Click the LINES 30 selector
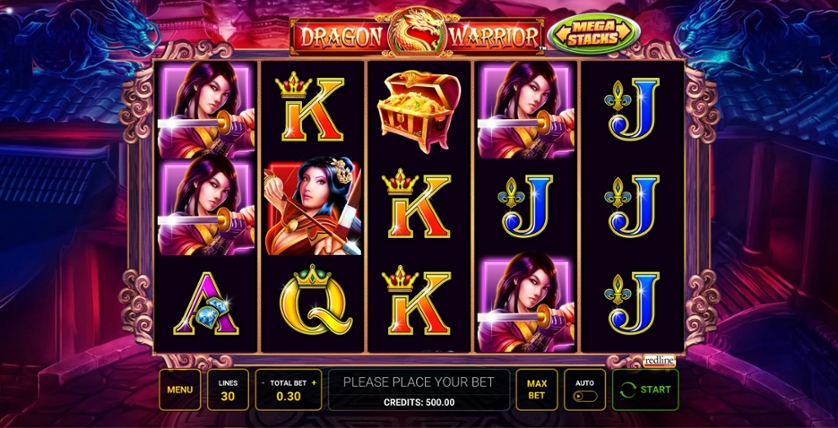The image size is (838, 428). pos(228,390)
